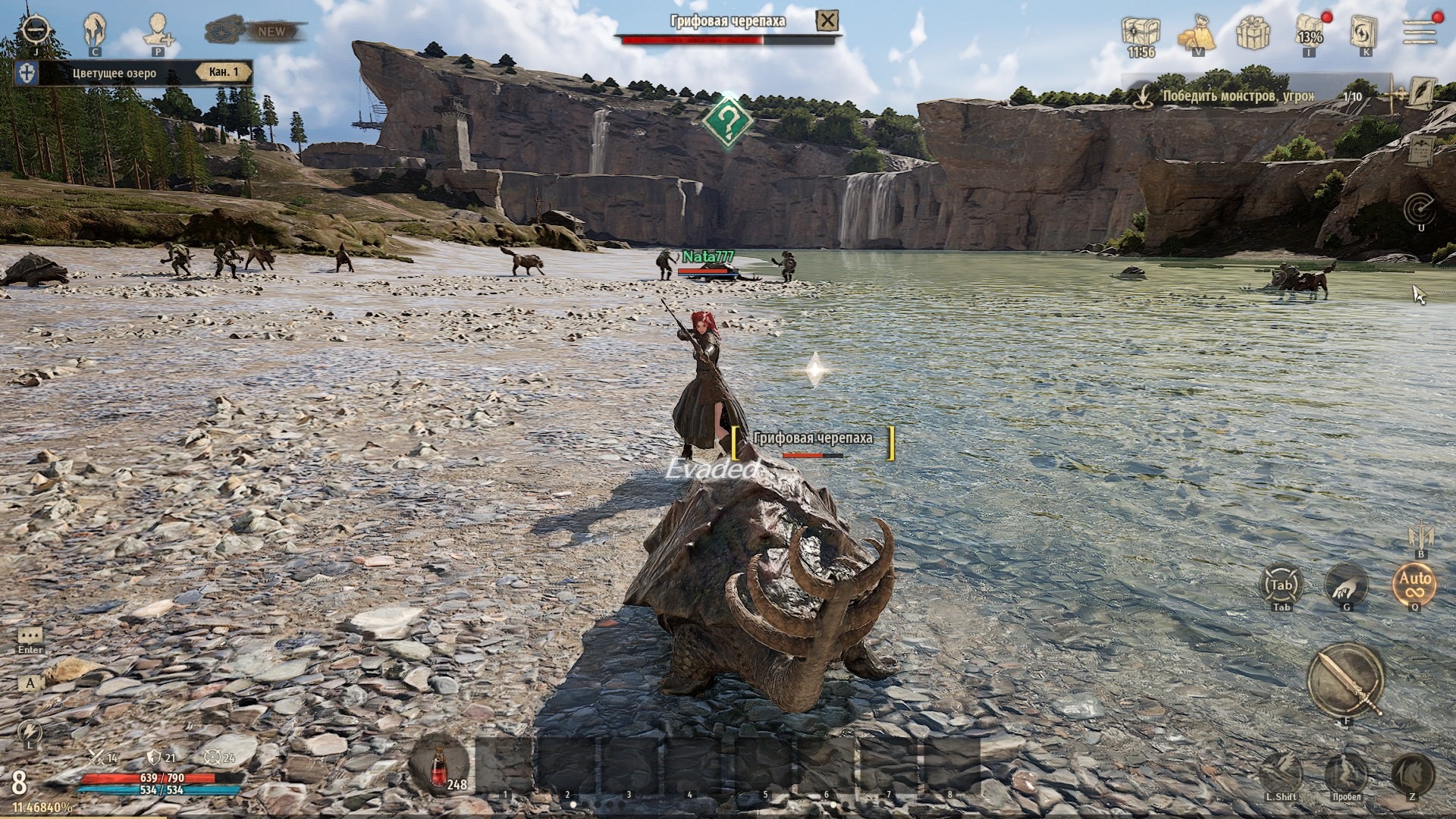The image size is (1456, 819).
Task: Click the NEW ticket banner
Action: click(x=256, y=31)
